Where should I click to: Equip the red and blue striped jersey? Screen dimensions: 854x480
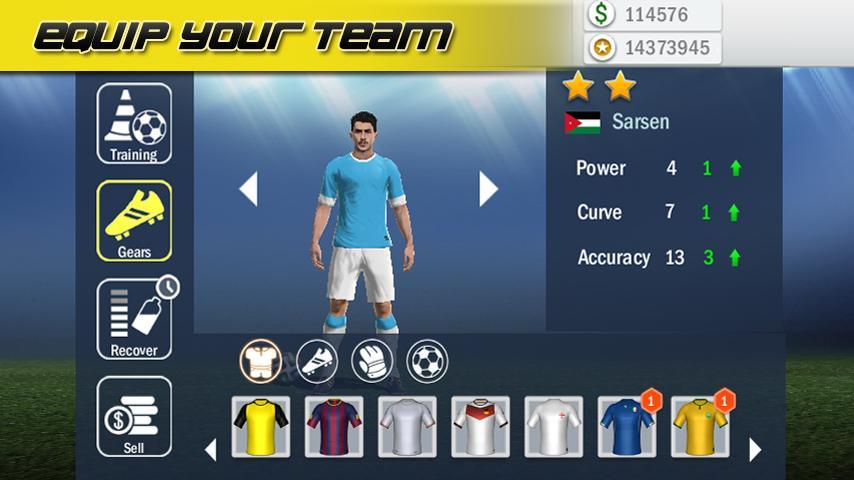tap(334, 427)
